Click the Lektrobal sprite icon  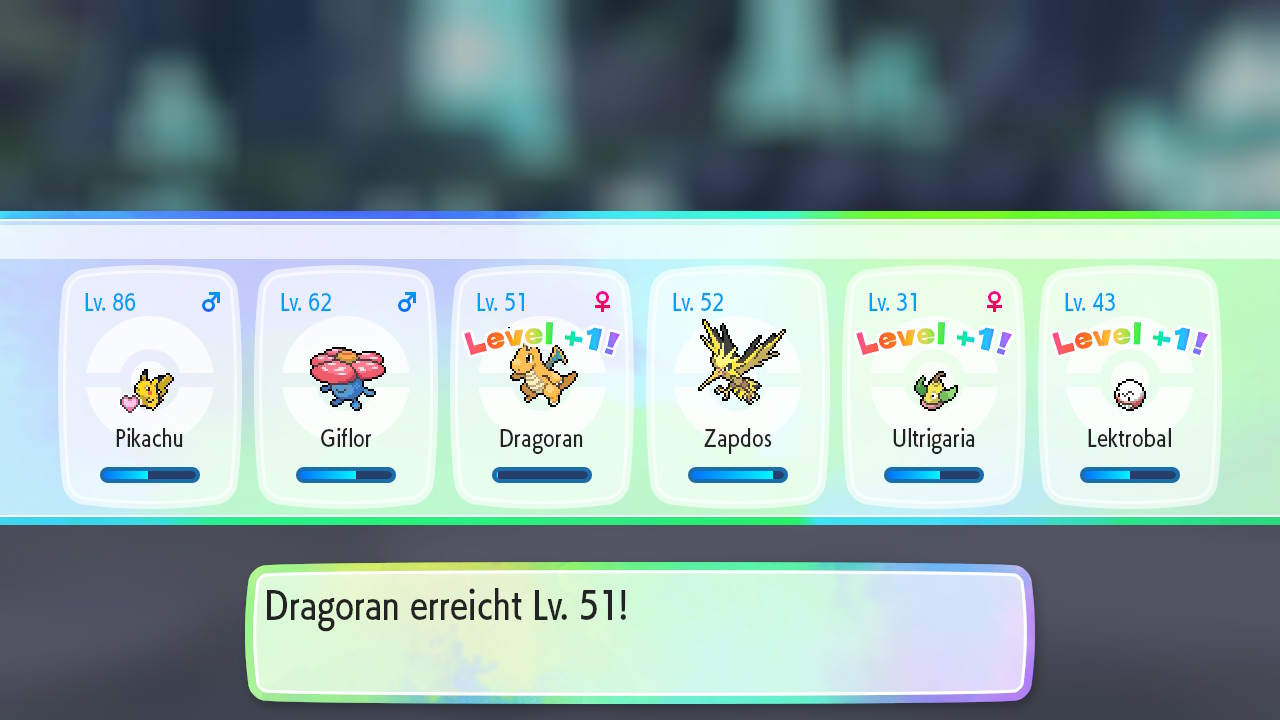point(1129,395)
